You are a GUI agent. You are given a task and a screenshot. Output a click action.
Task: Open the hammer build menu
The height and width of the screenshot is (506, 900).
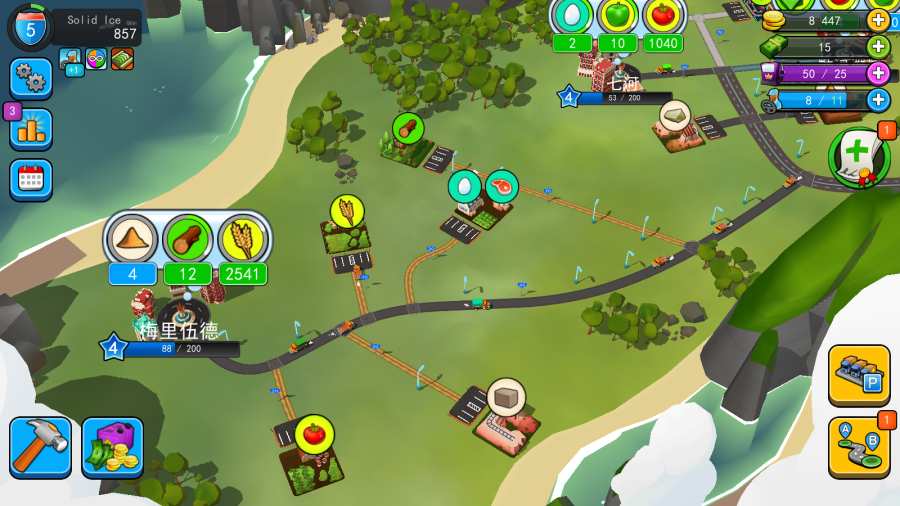(x=41, y=447)
